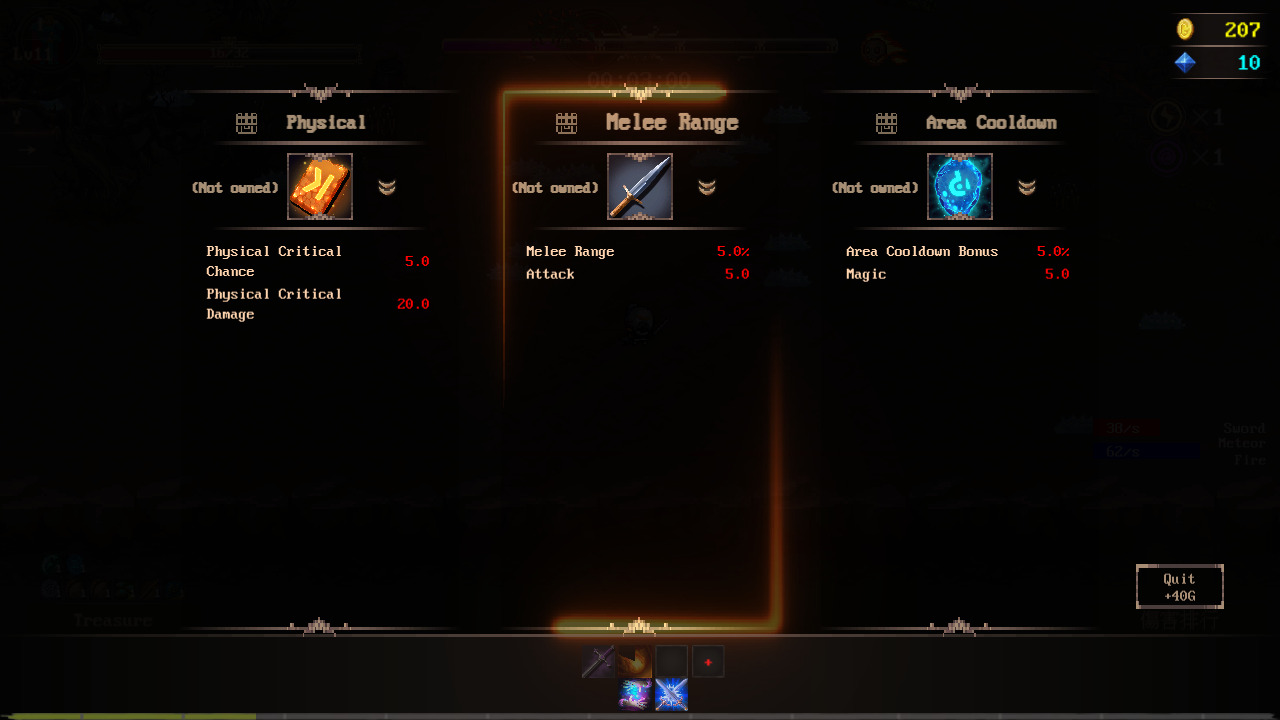Image resolution: width=1280 pixels, height=720 pixels.
Task: Expand the chevrons on Melee Range card
Action: tap(708, 186)
